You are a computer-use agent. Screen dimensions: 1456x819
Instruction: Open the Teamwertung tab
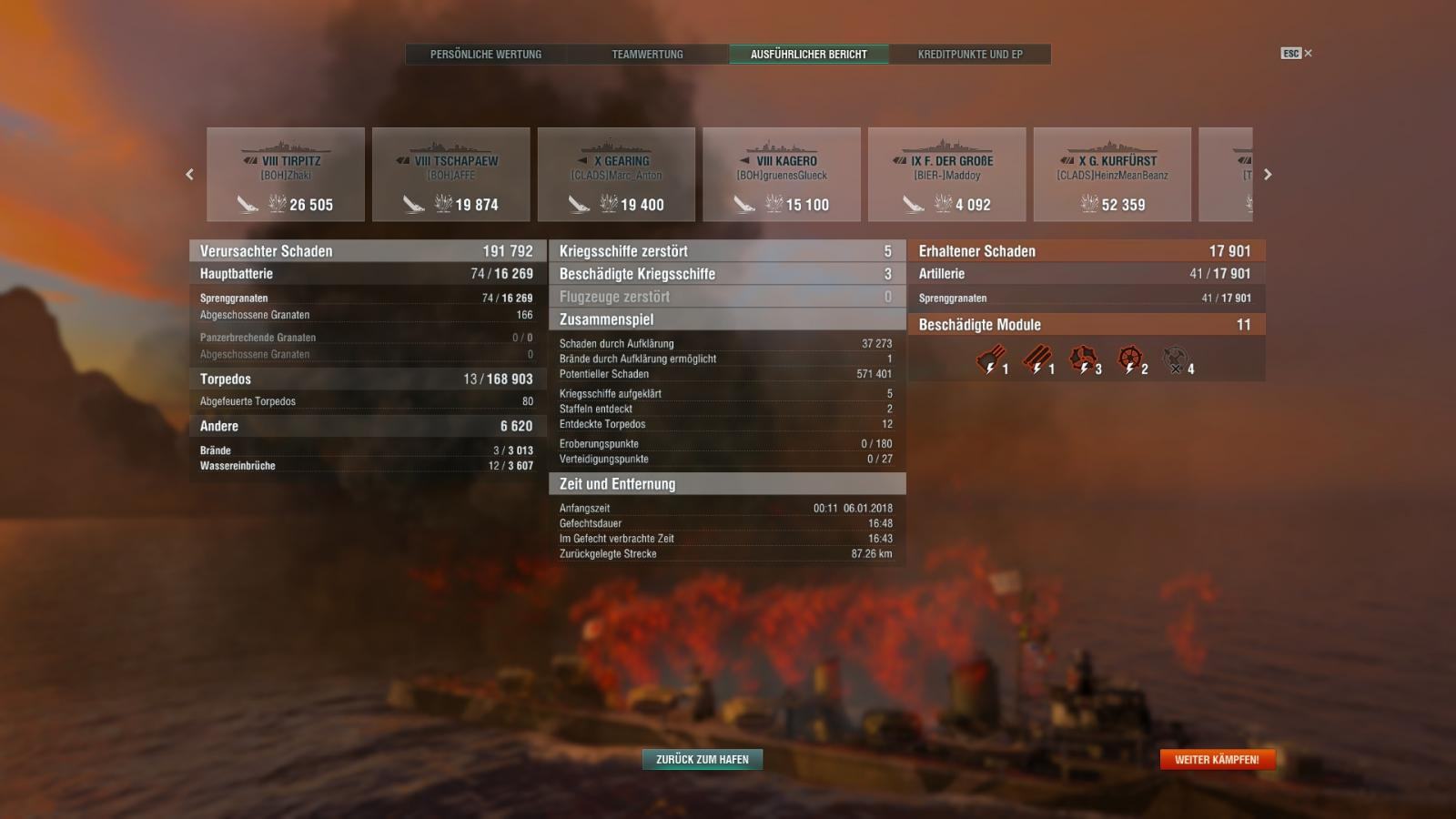[x=647, y=55]
